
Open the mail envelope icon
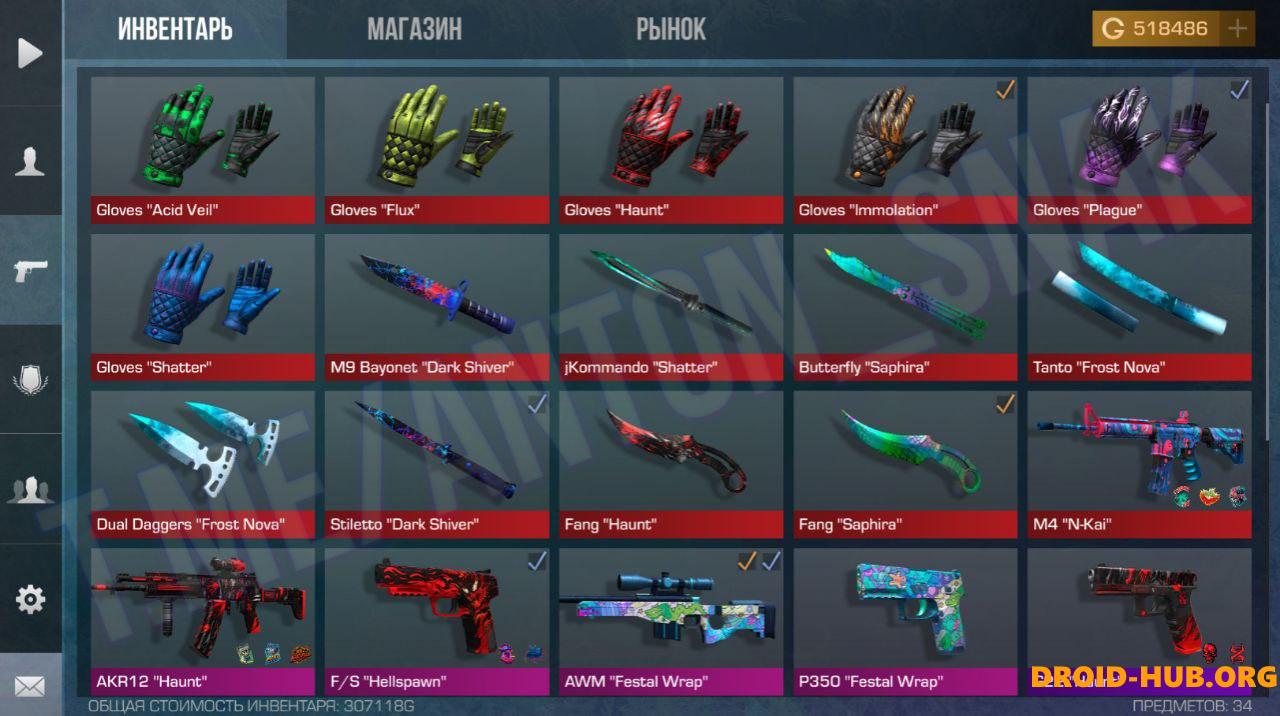pyautogui.click(x=30, y=686)
